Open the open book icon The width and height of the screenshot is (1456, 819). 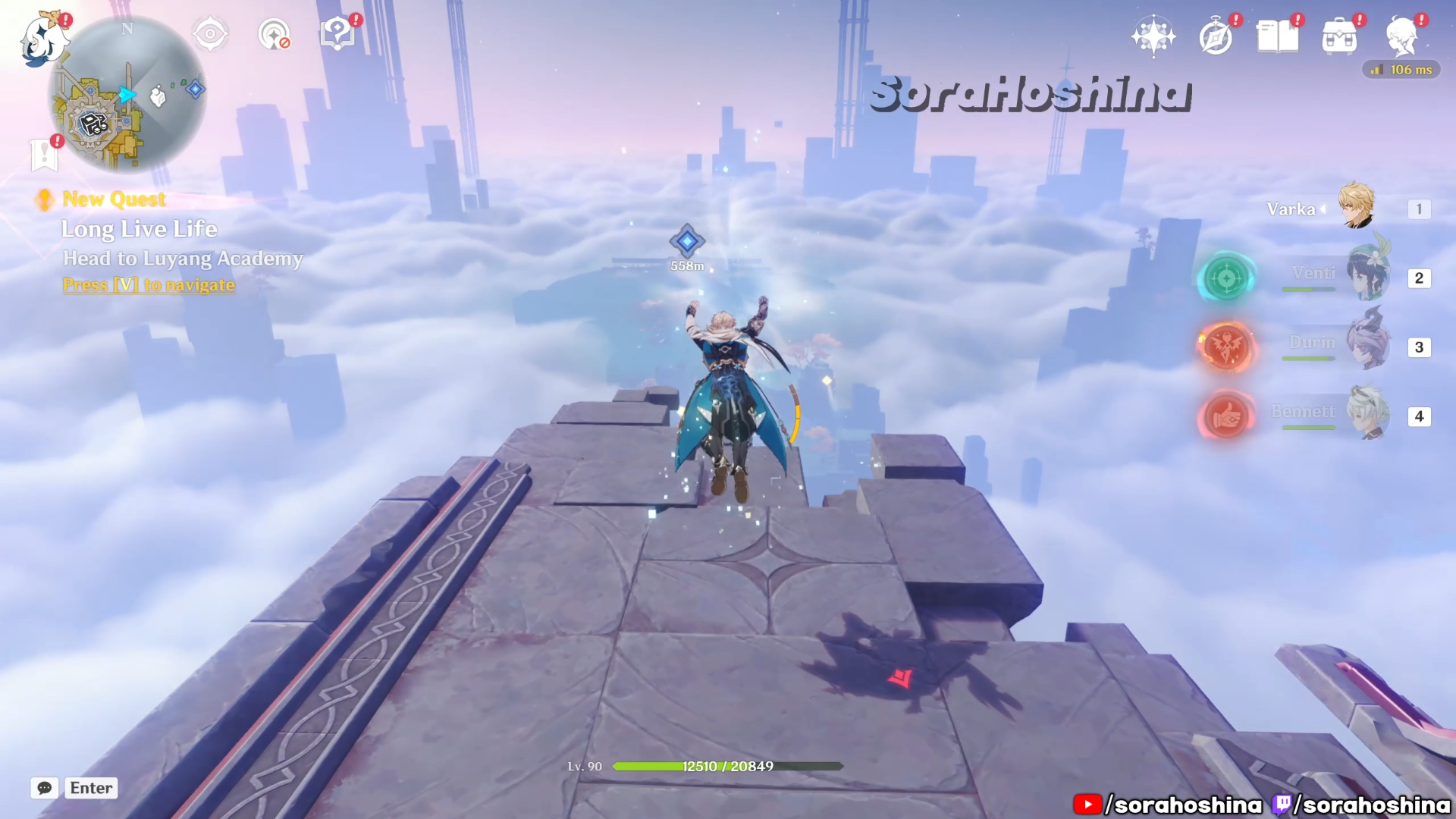tap(1278, 36)
